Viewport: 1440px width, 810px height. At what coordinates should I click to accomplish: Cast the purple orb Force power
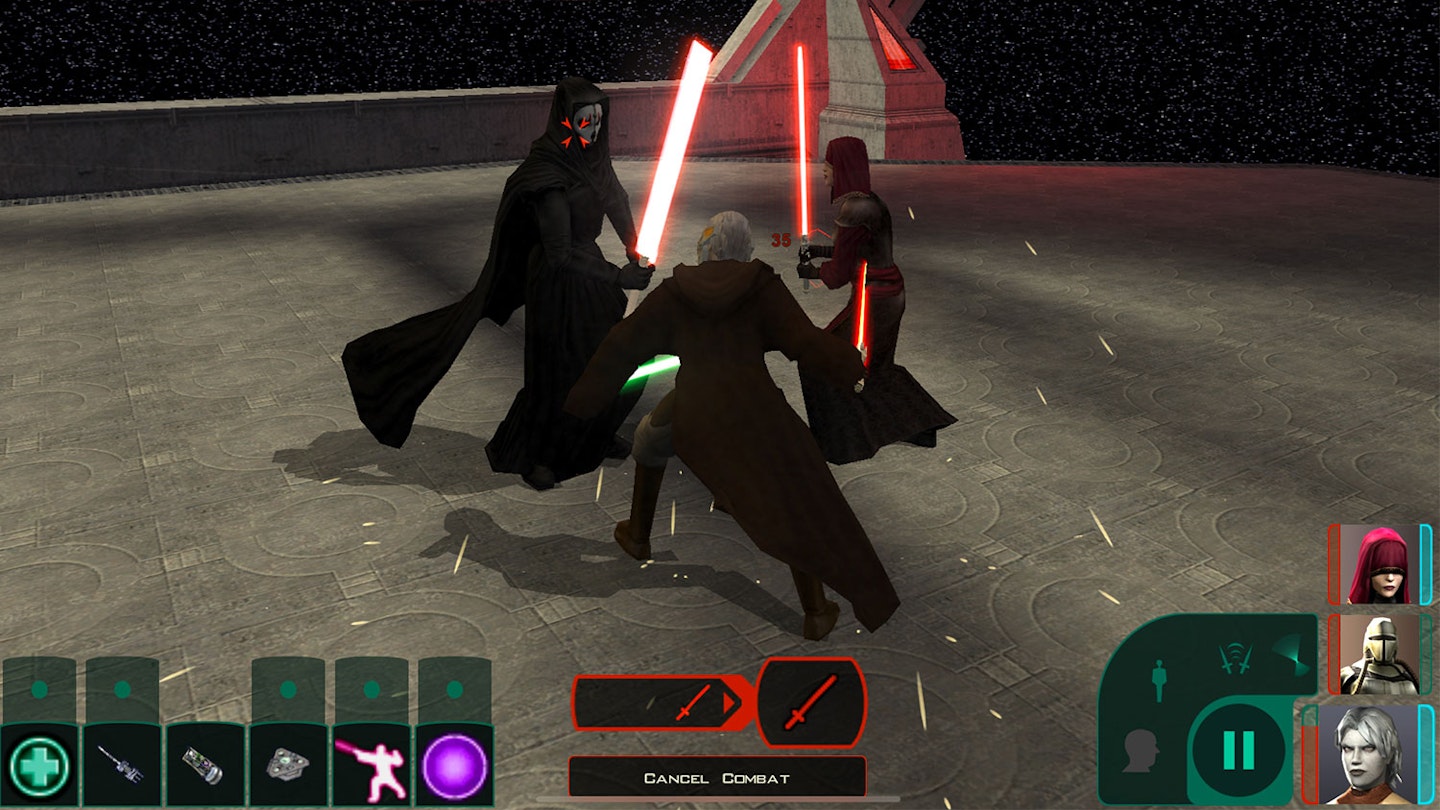[x=455, y=765]
